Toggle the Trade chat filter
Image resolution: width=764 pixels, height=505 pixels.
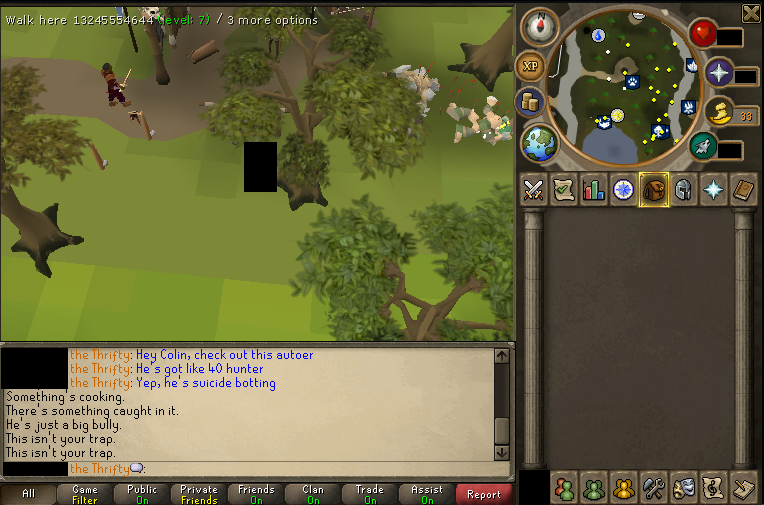click(370, 494)
